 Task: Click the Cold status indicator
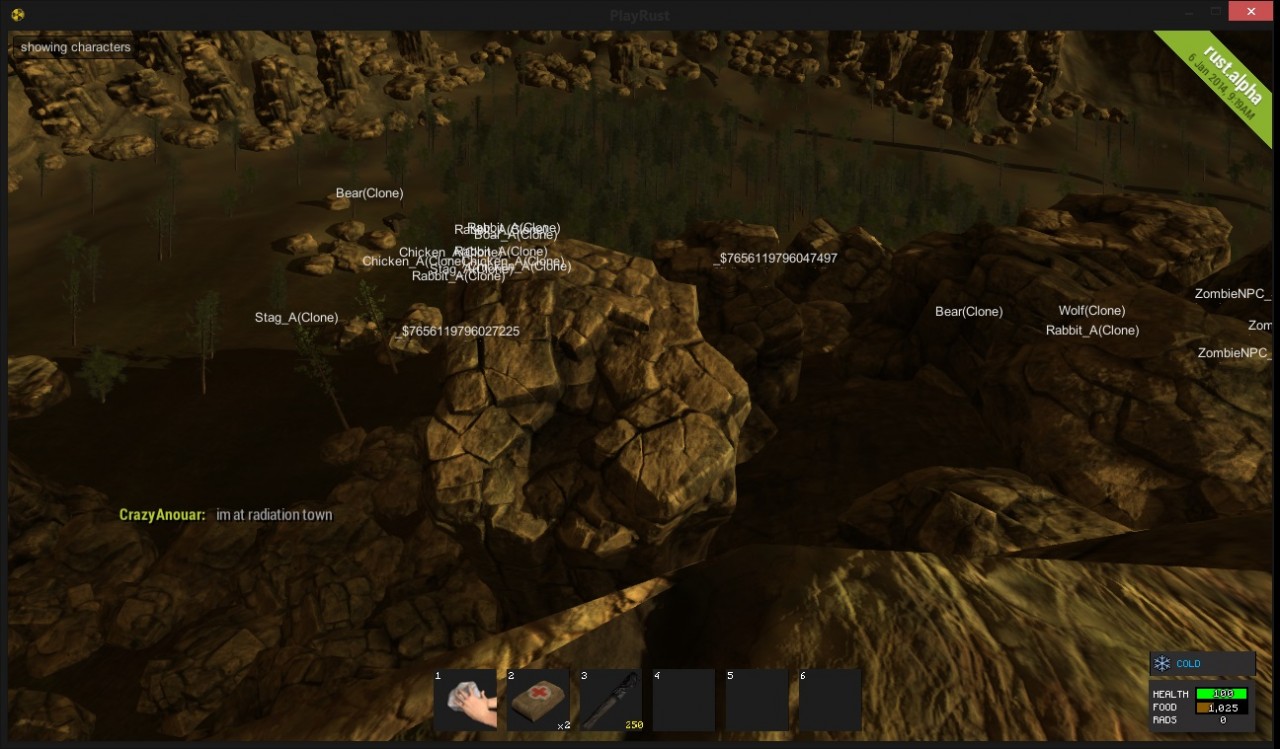[x=1202, y=664]
